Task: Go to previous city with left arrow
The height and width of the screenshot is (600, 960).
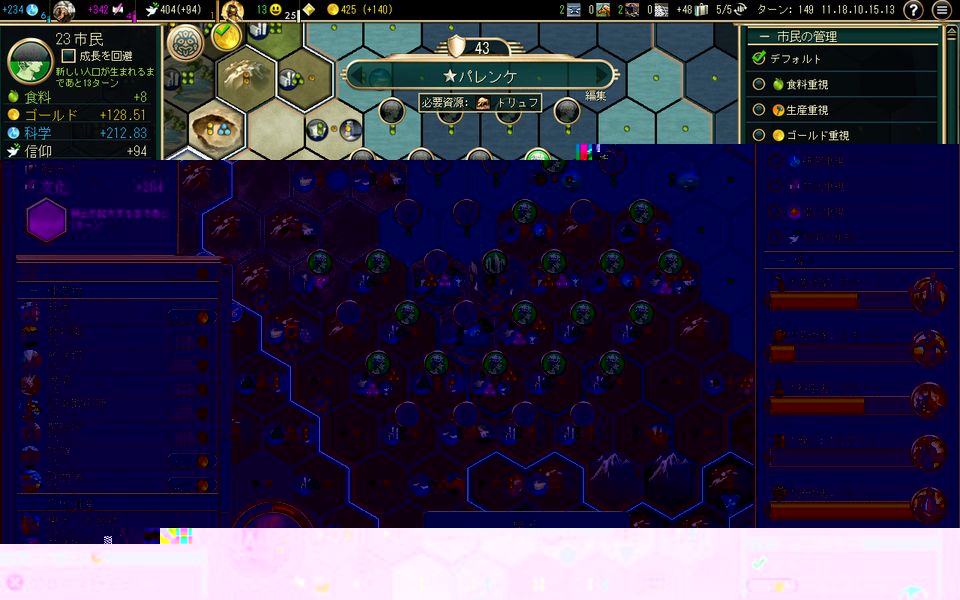Action: pos(357,76)
